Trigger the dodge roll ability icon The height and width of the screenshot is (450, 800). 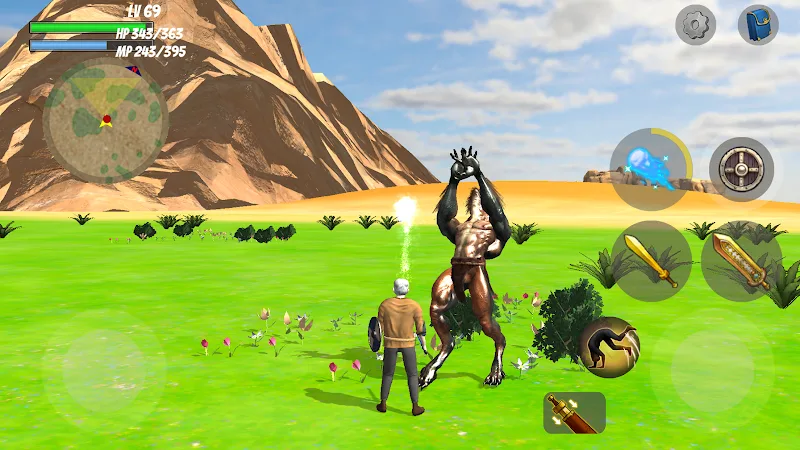point(608,347)
